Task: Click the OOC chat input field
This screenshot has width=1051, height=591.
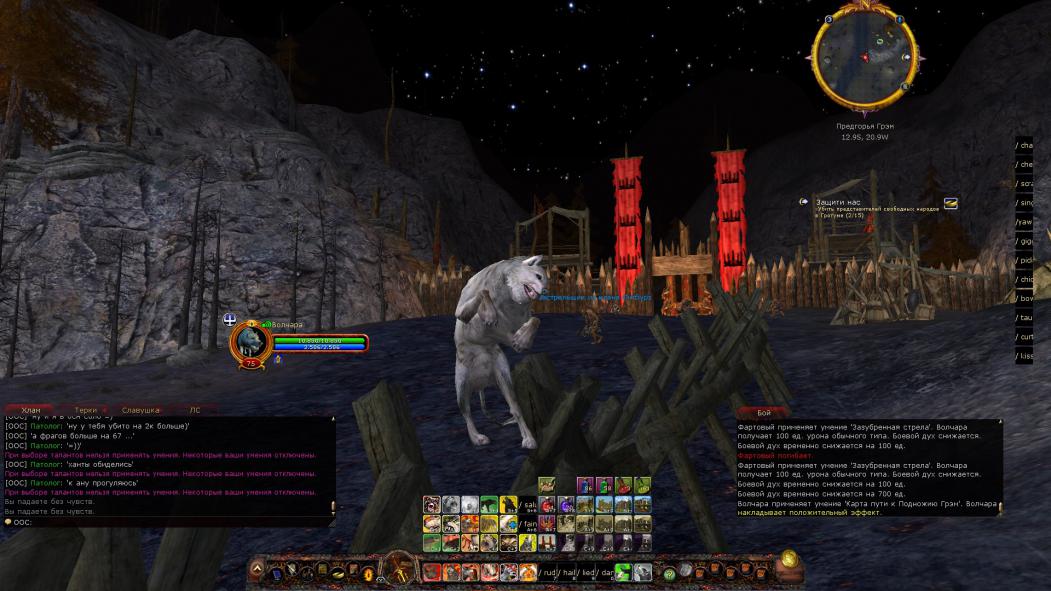Action: [x=170, y=521]
